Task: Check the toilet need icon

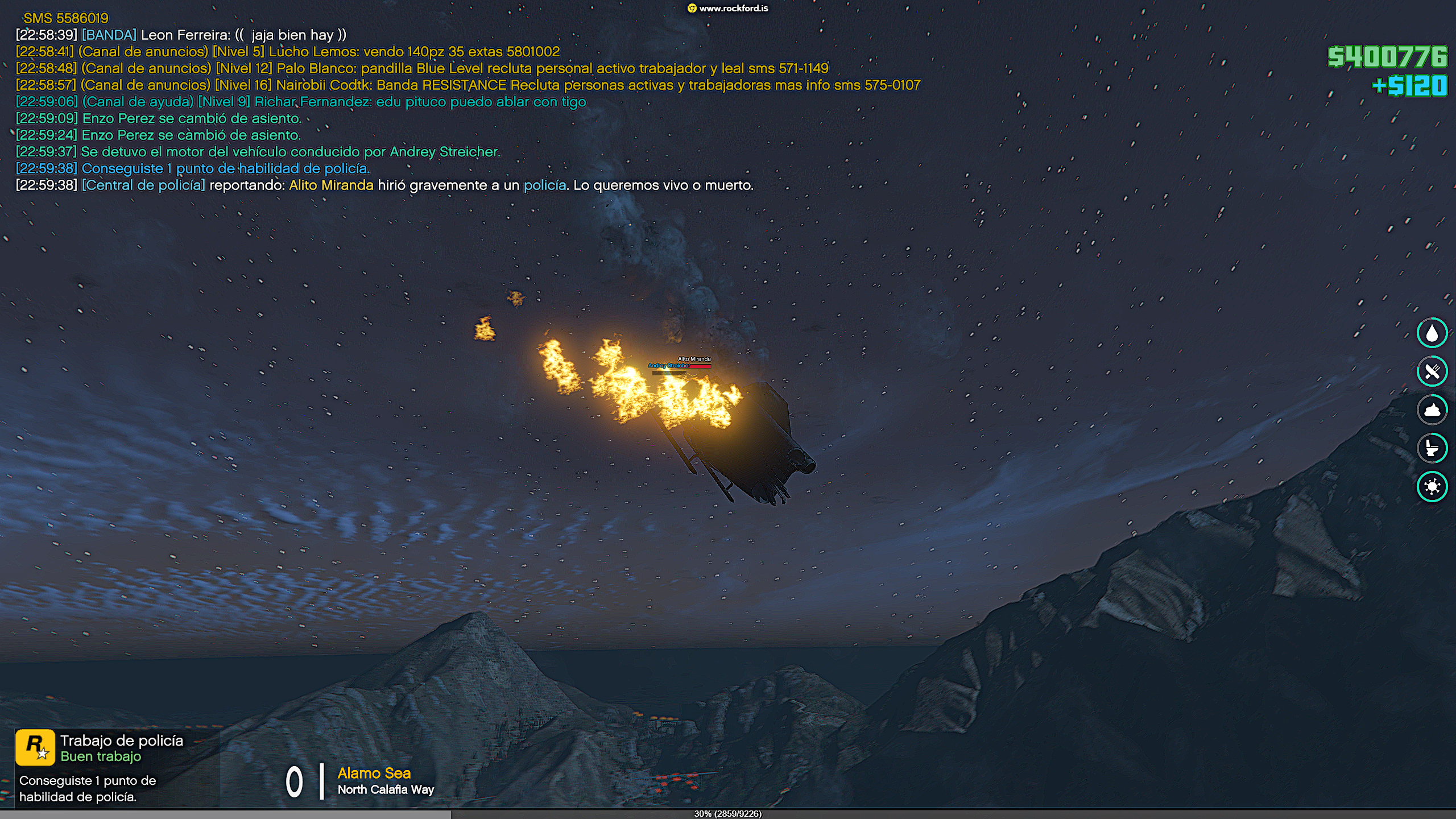Action: pos(1432,448)
